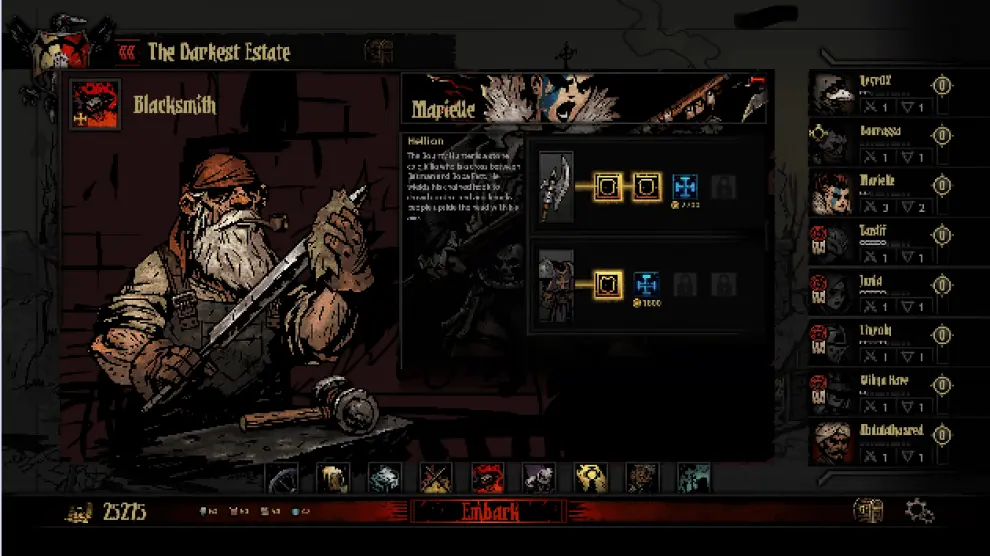Buy the available blue weapon upgrade
Screen dimensions: 990x556
pos(685,186)
